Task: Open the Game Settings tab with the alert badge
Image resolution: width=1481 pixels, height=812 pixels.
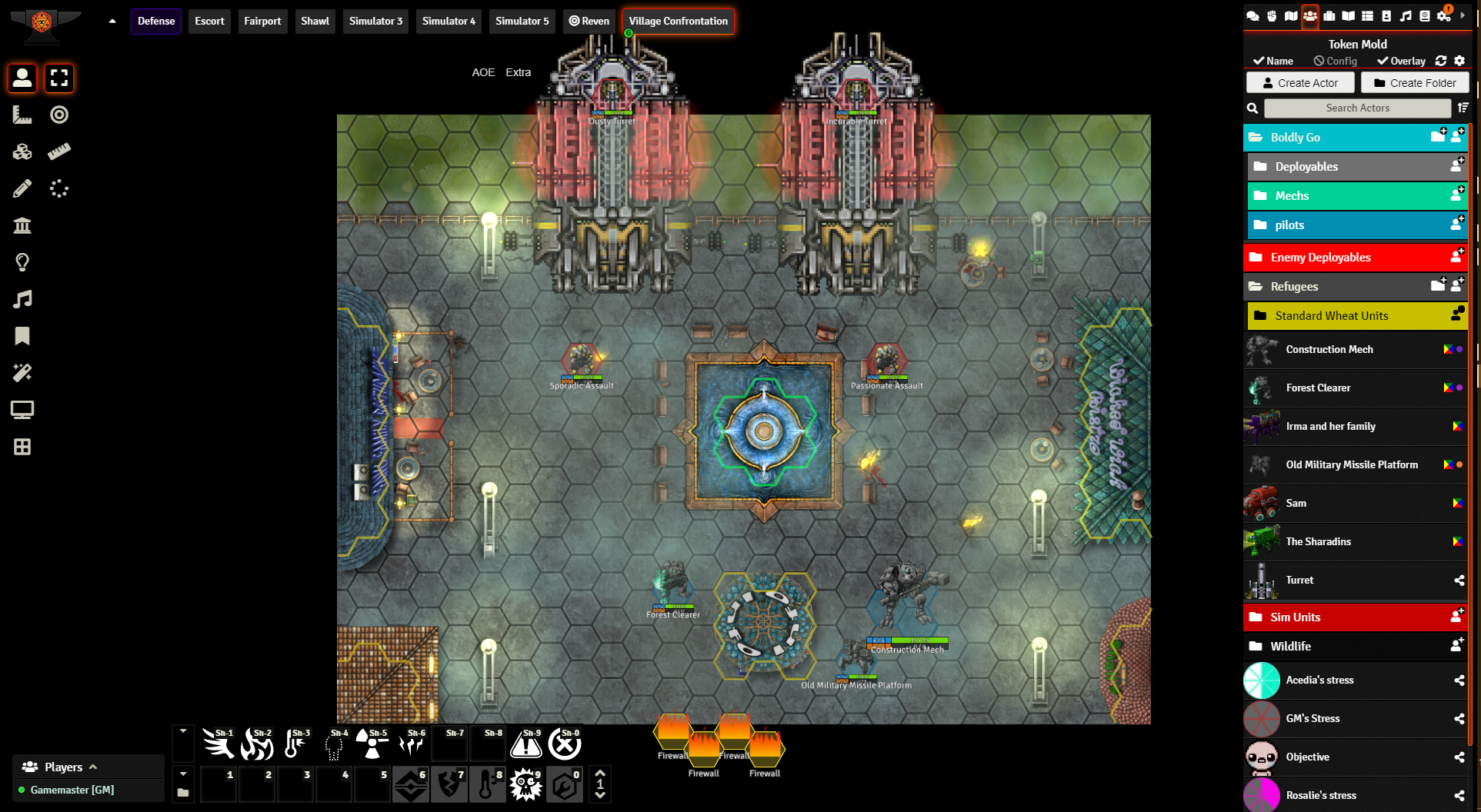Action: point(1445,15)
